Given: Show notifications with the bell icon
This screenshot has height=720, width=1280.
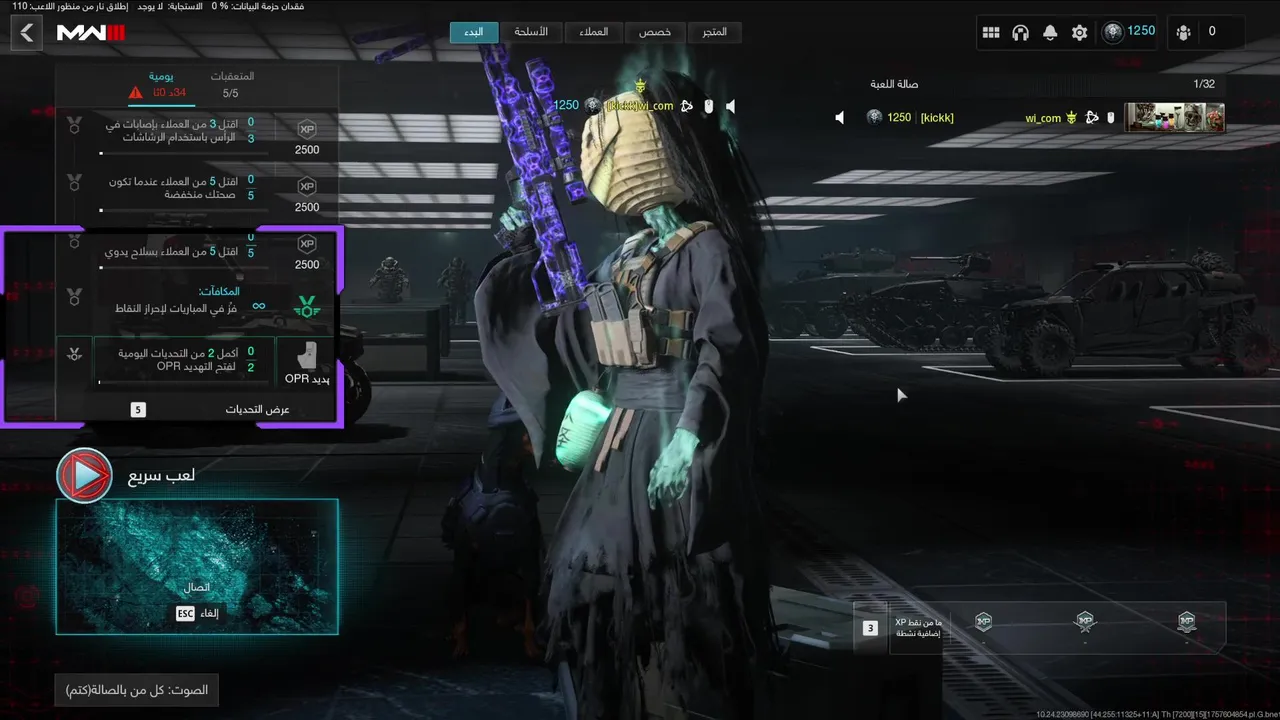Looking at the screenshot, I should click(1050, 33).
